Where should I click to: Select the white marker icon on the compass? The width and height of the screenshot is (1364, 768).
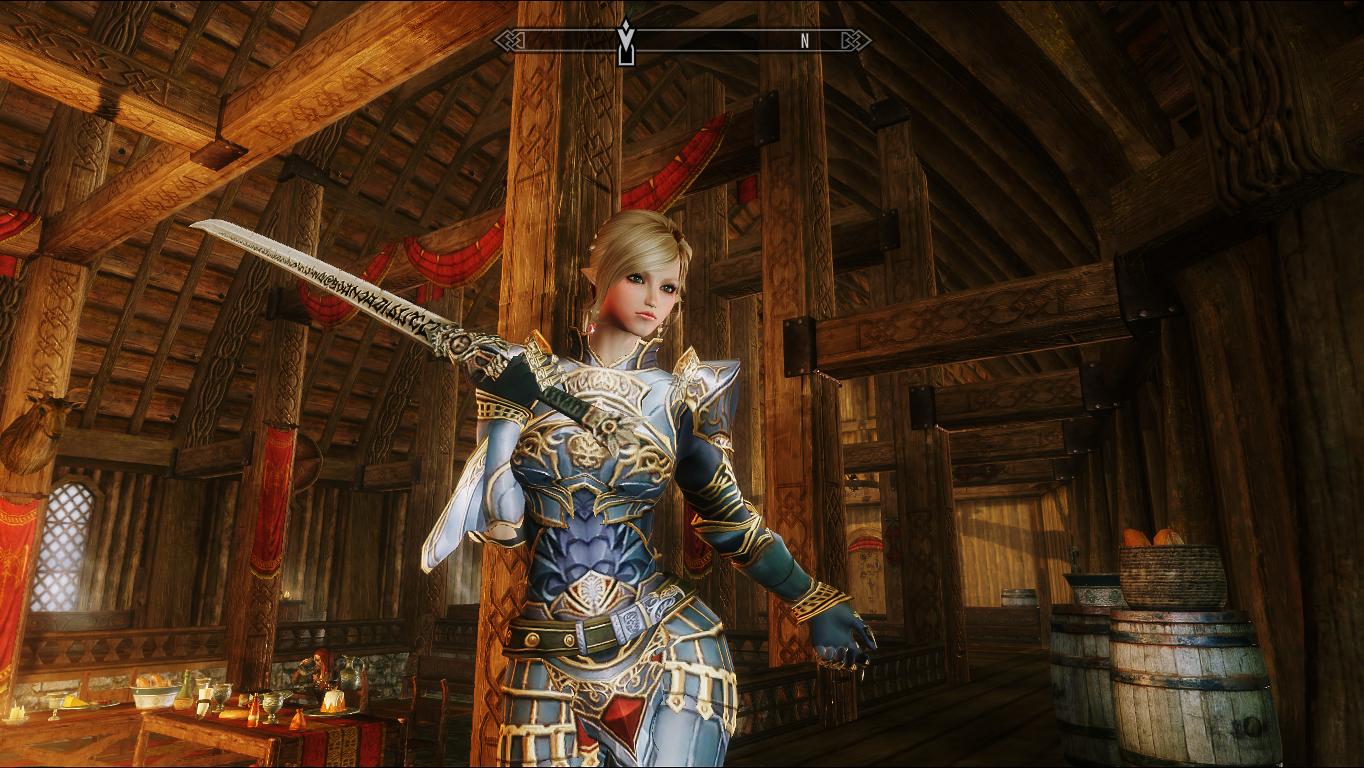(626, 41)
